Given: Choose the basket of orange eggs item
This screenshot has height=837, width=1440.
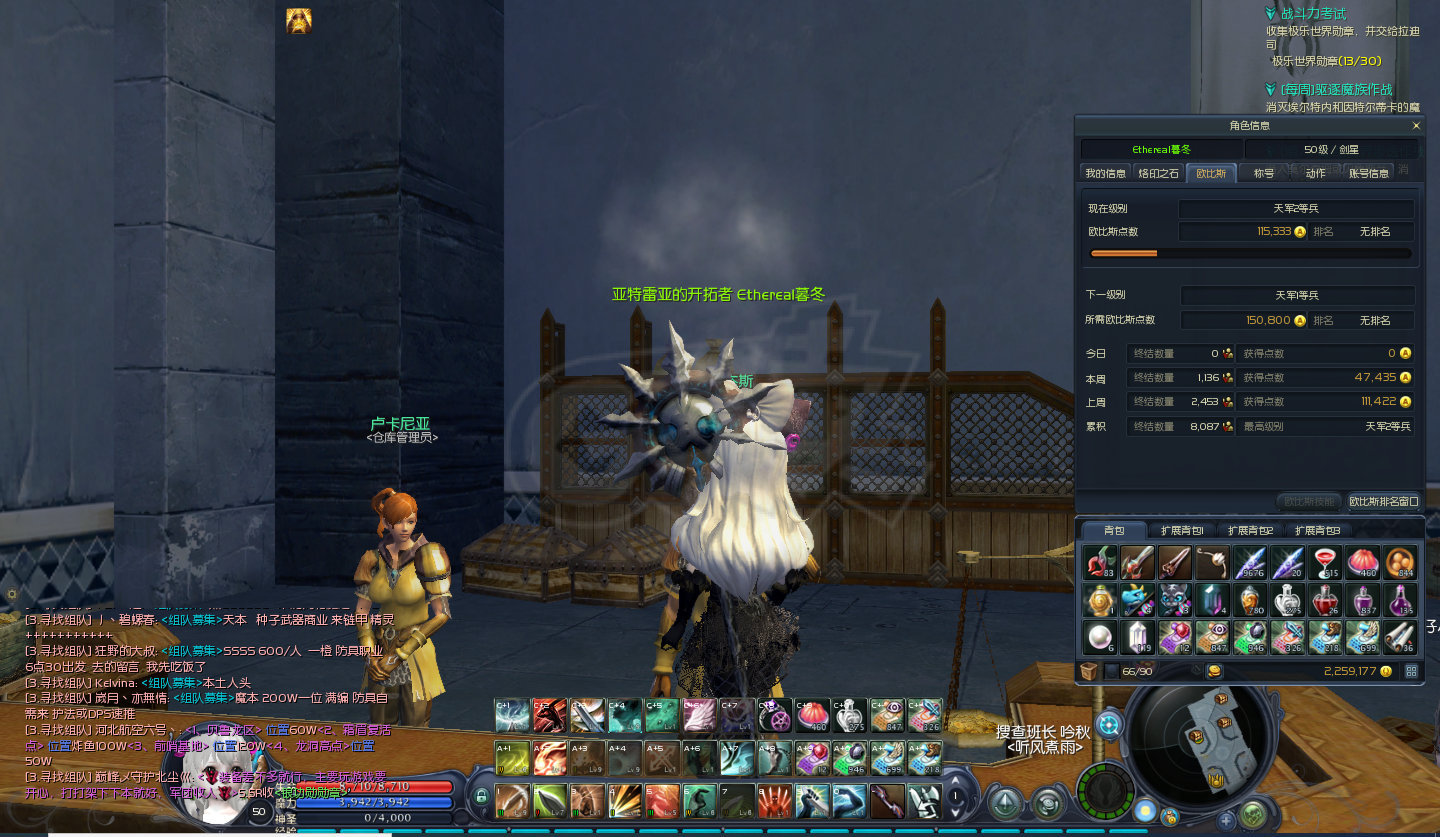Looking at the screenshot, I should [x=1400, y=563].
